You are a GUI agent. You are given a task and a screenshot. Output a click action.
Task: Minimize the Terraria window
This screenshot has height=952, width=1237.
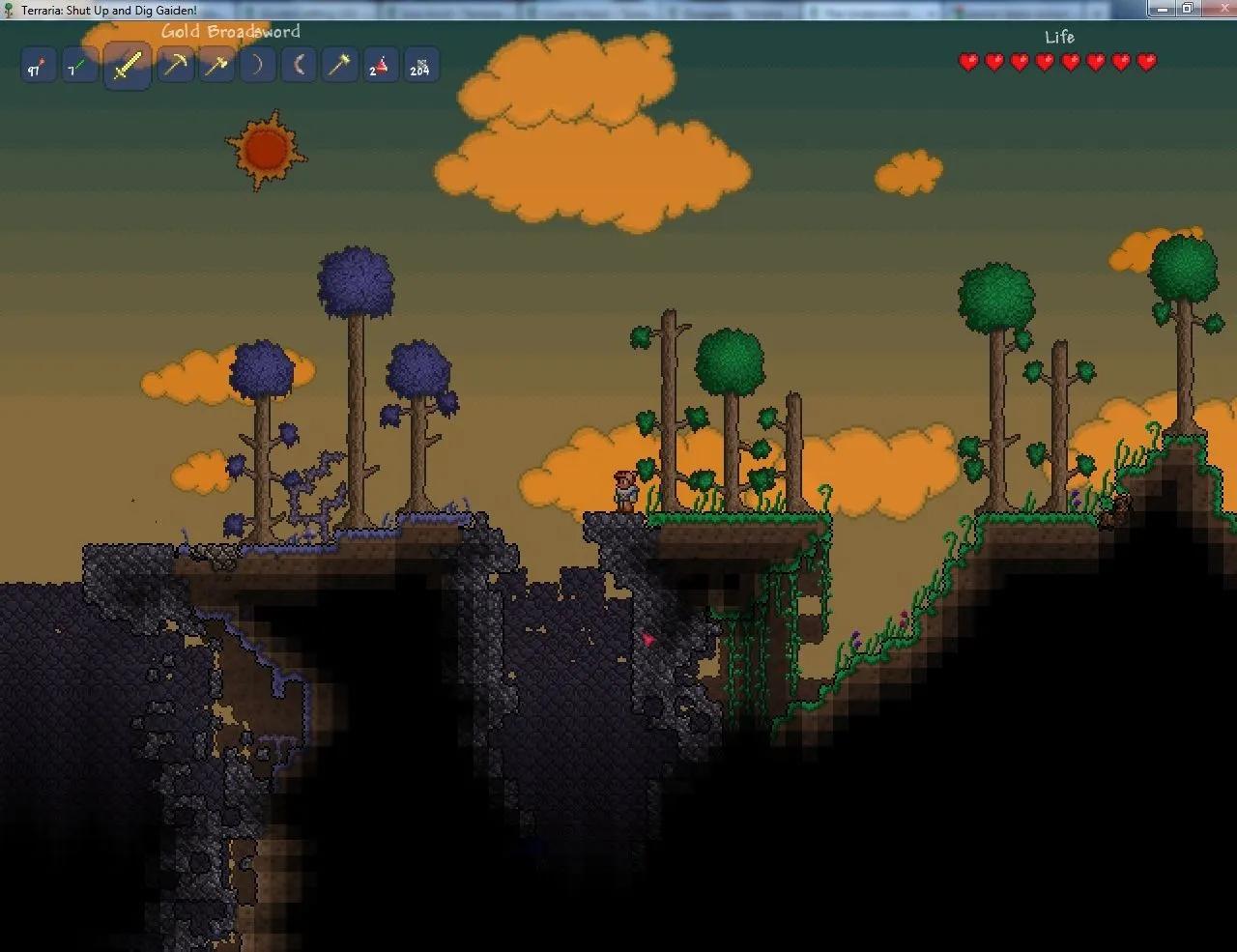click(1163, 9)
